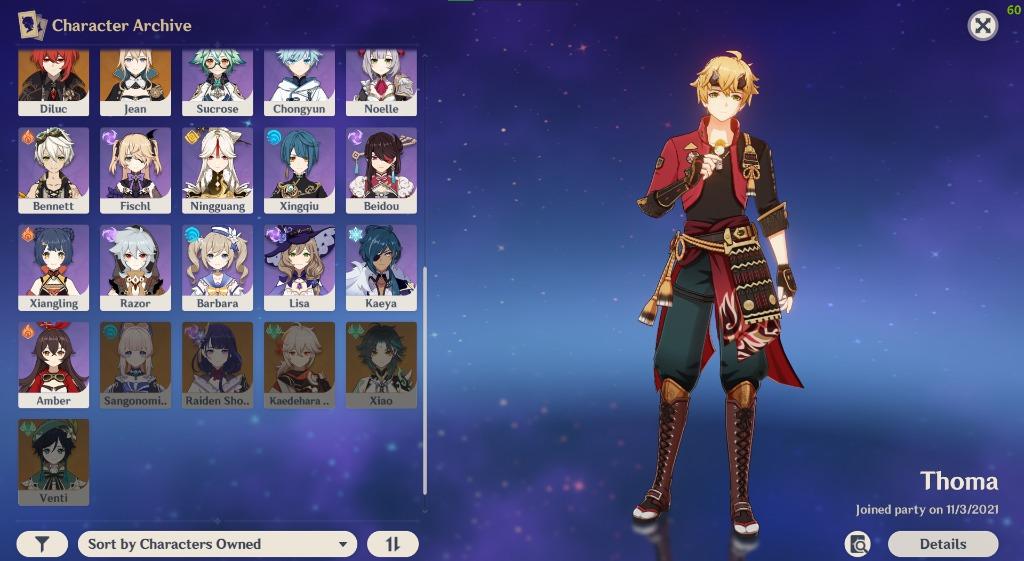
Task: Choose the Xiangling character tile
Action: (53, 266)
